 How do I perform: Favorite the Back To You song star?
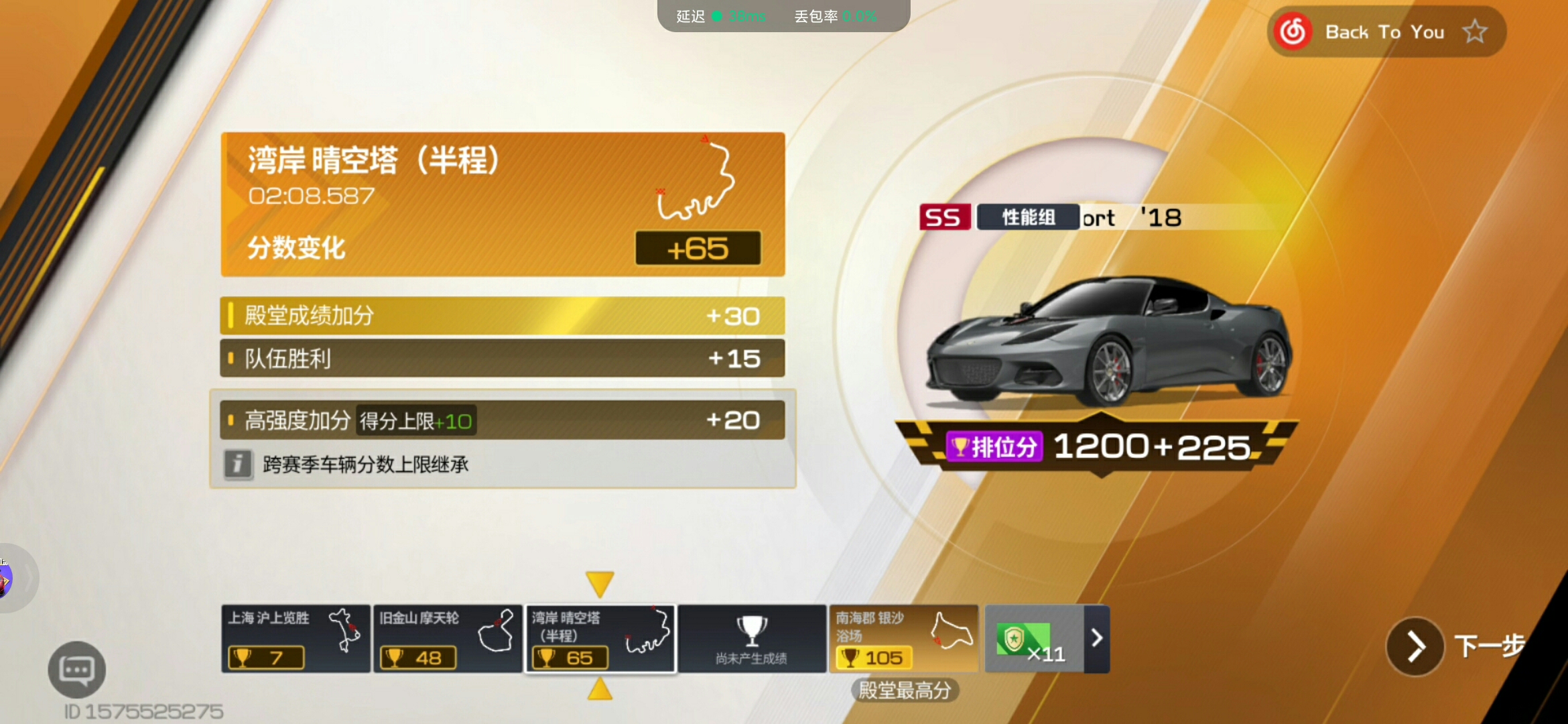pyautogui.click(x=1475, y=32)
